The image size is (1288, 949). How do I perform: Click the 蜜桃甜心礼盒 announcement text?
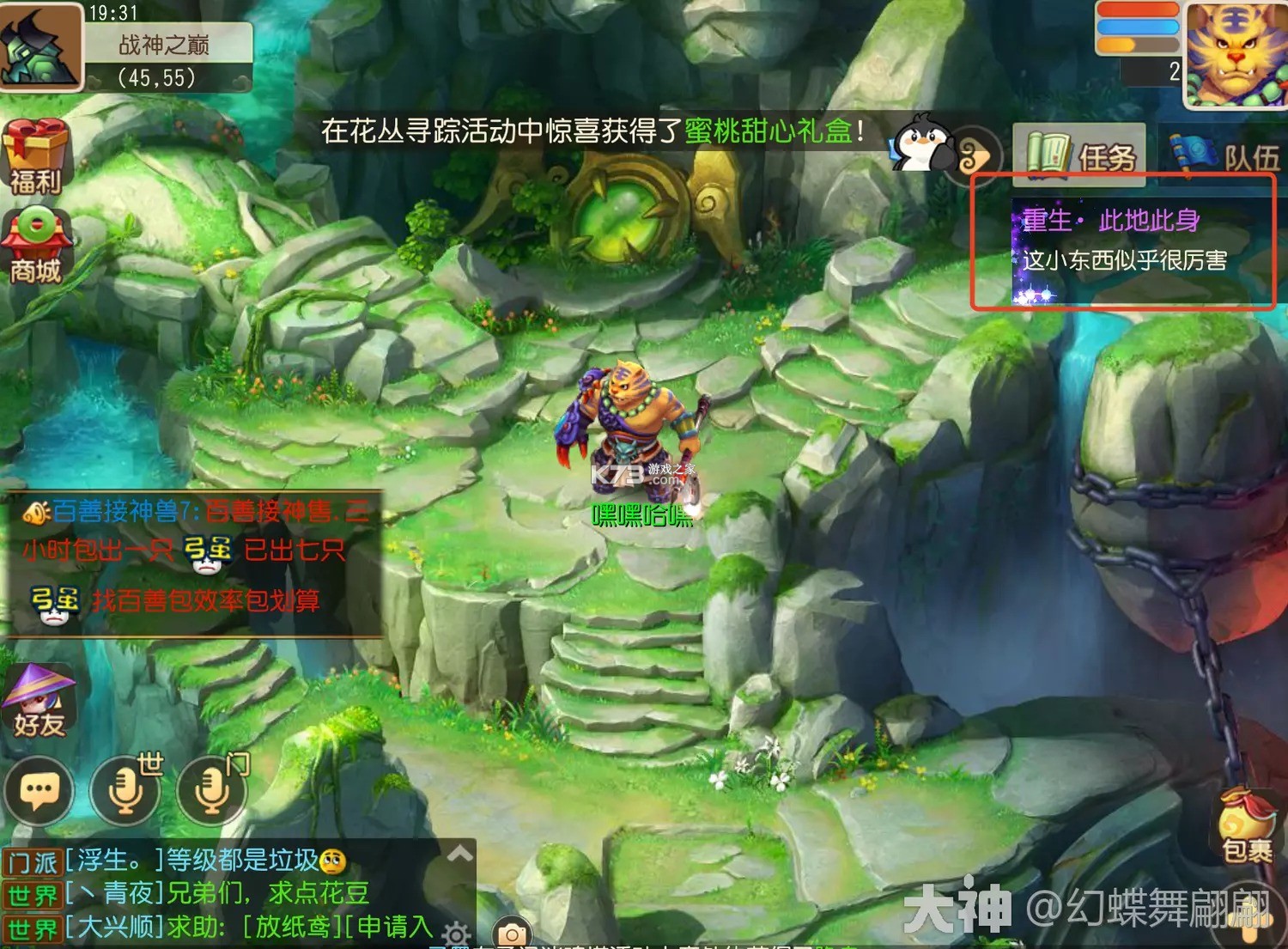(767, 128)
